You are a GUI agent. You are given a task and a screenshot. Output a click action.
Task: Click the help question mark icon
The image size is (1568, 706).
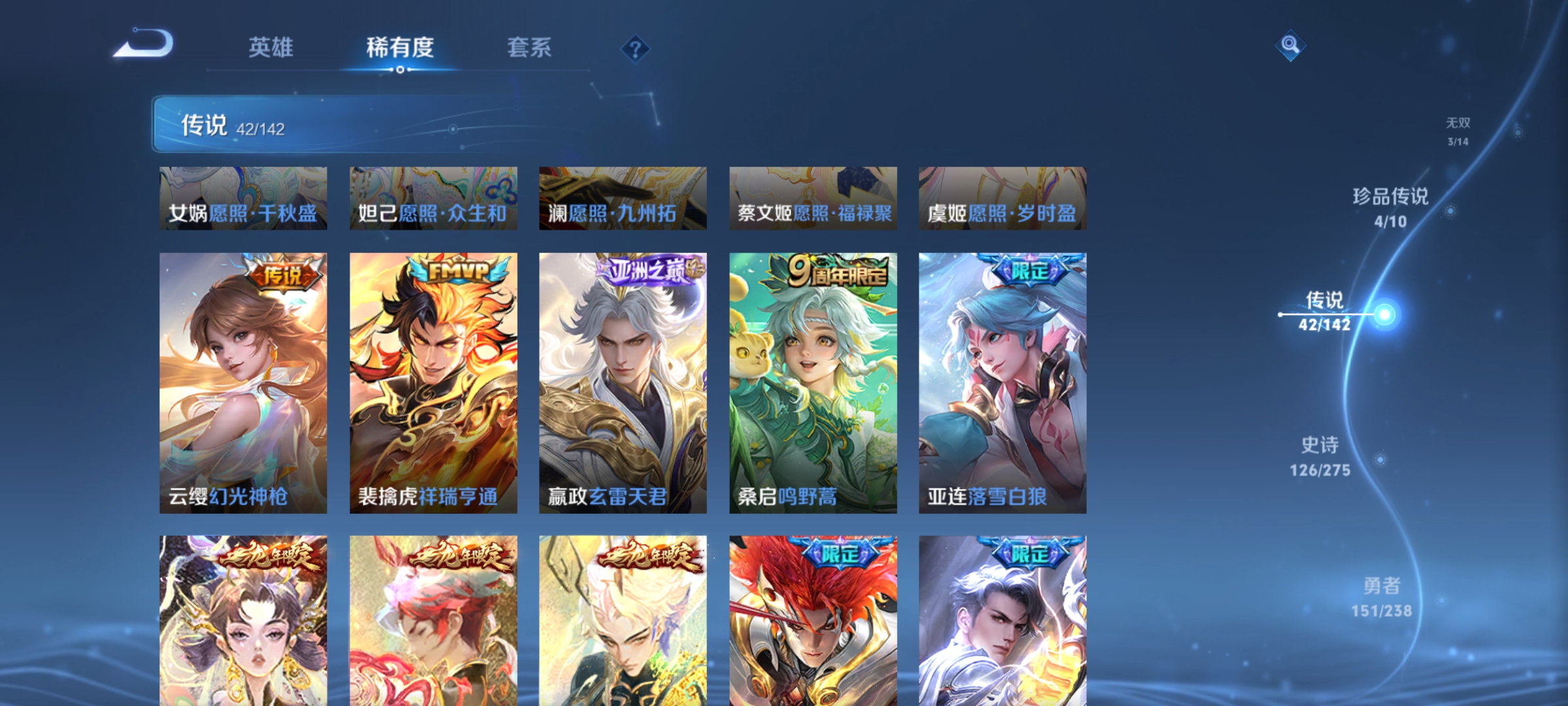click(x=634, y=49)
